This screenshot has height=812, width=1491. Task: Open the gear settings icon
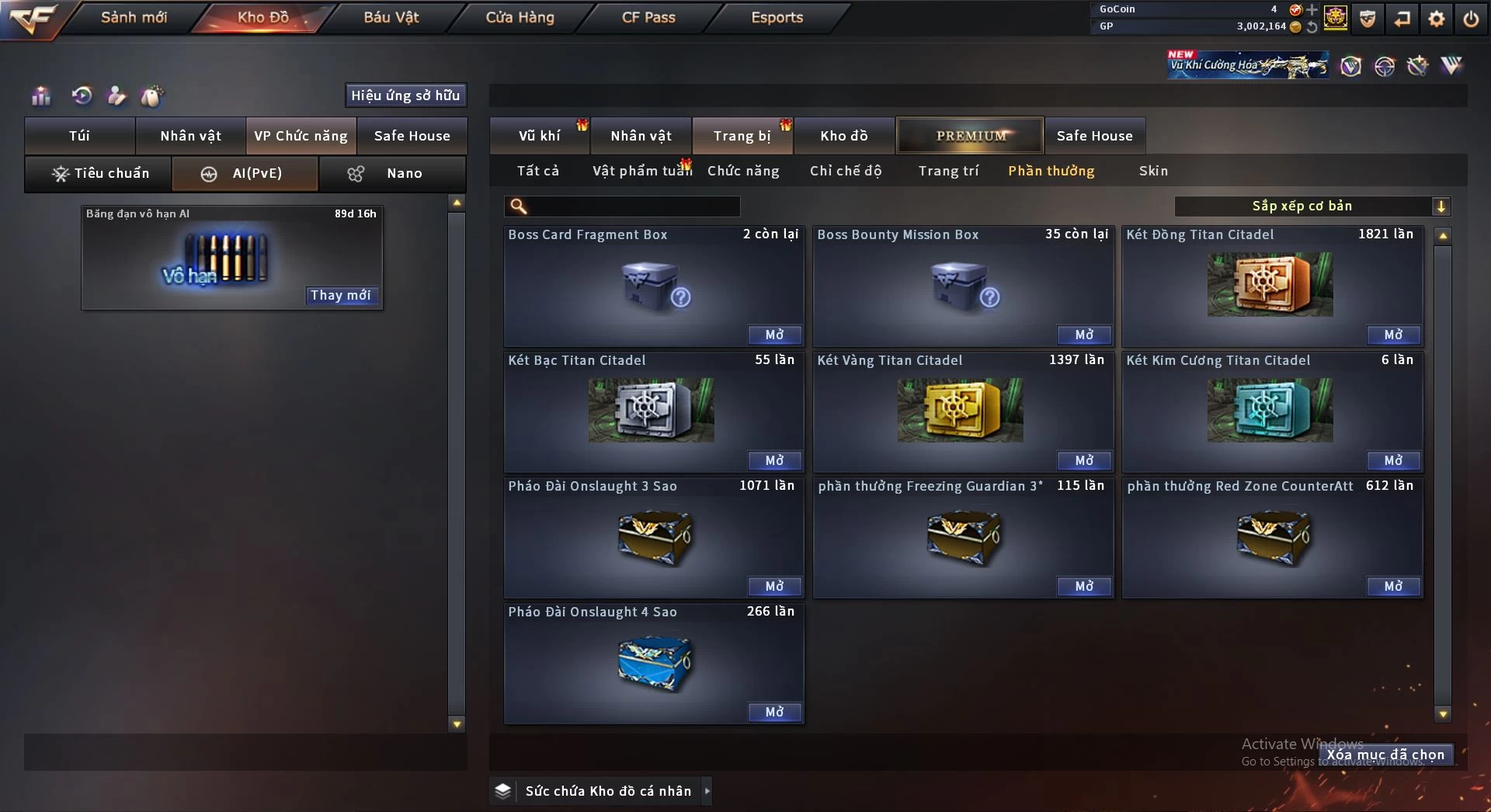(1437, 19)
